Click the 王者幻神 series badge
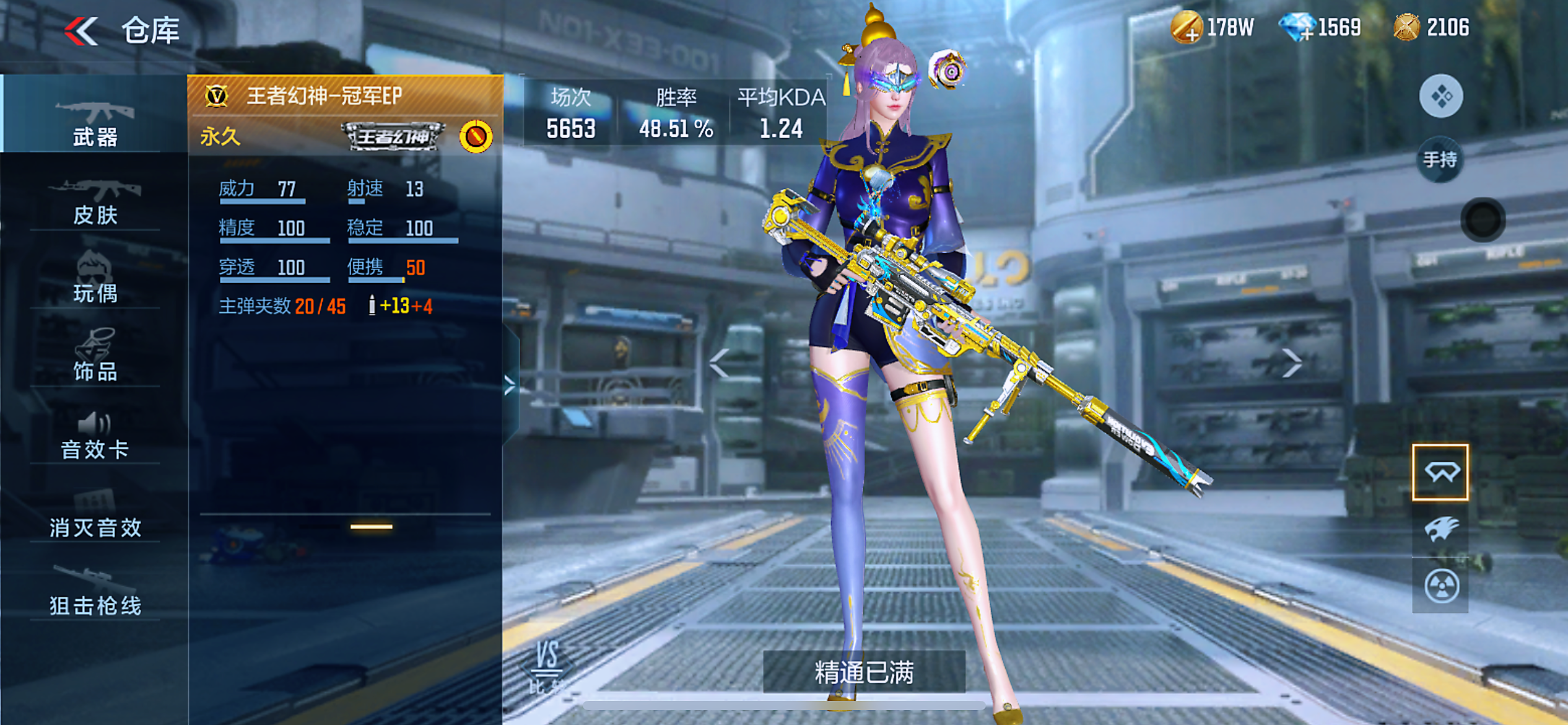1568x725 pixels. point(393,136)
